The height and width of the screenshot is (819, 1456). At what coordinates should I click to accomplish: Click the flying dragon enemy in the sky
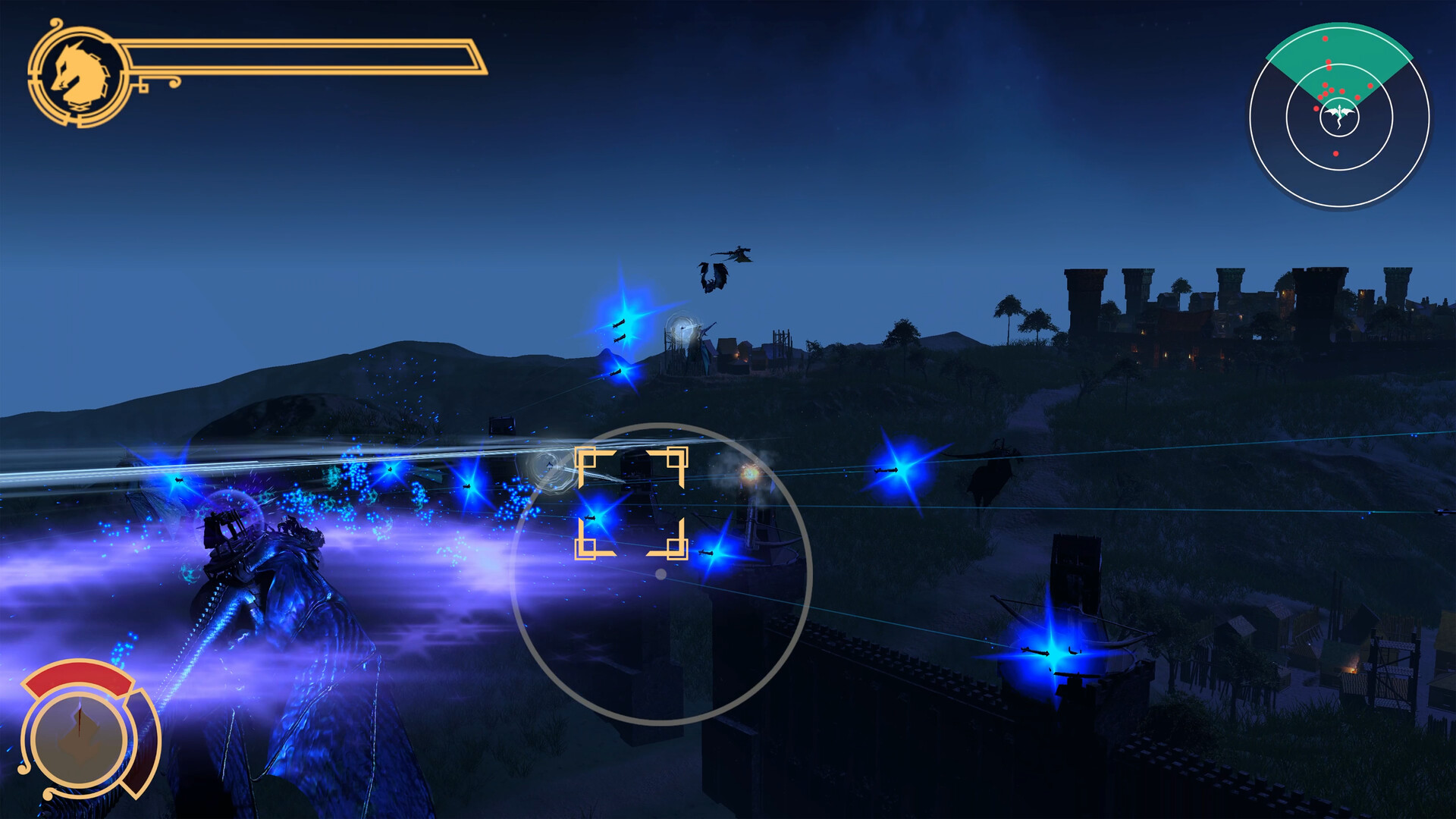click(711, 279)
